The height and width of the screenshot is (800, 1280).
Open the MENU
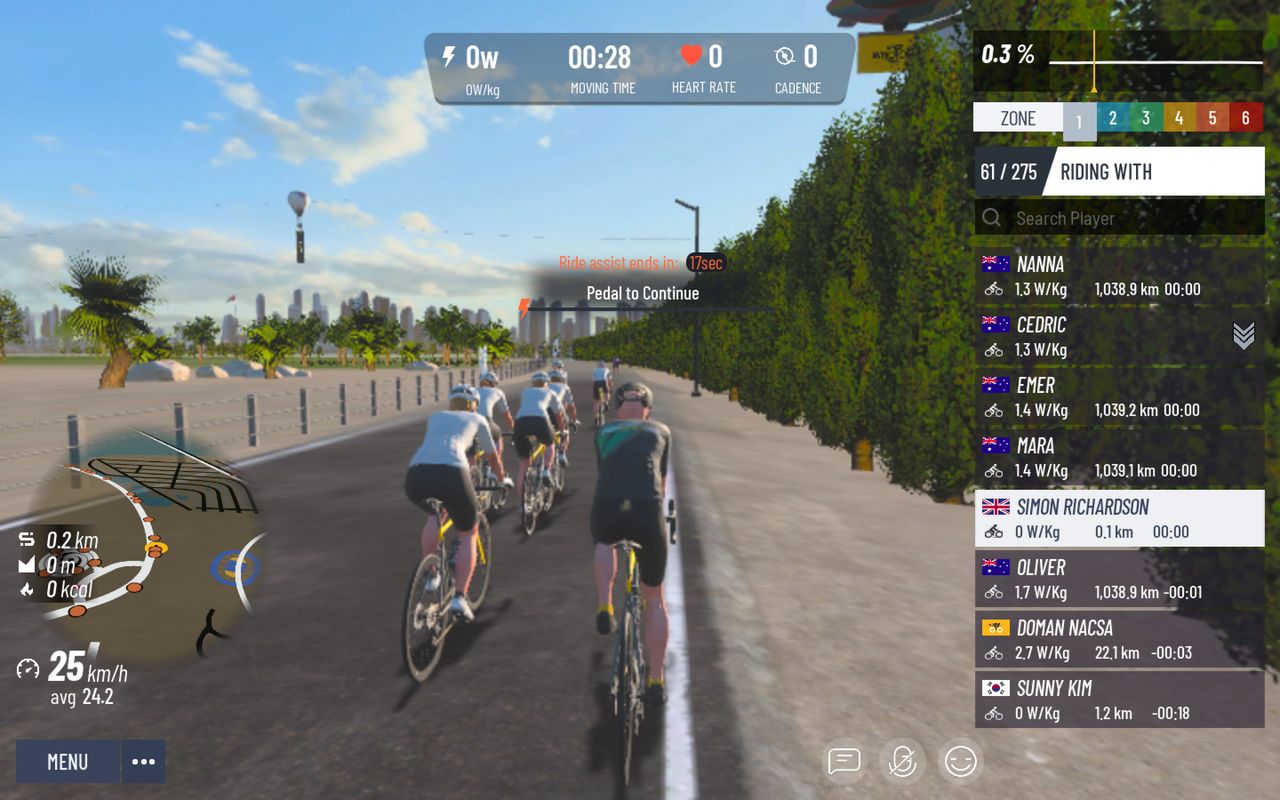pos(66,761)
